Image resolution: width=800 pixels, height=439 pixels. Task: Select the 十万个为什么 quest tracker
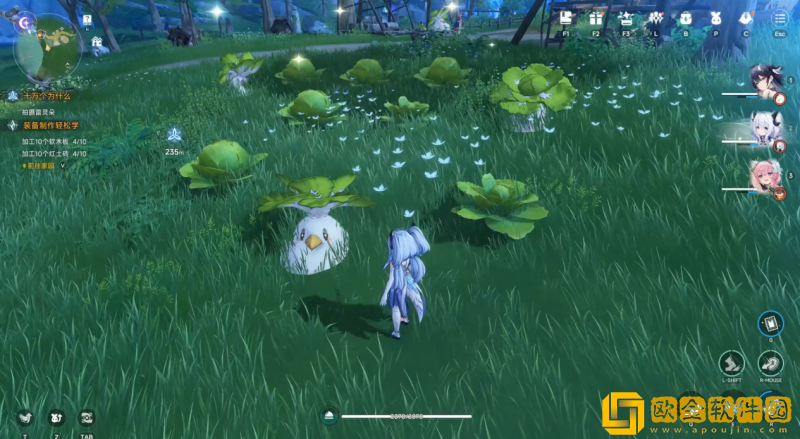coord(46,95)
